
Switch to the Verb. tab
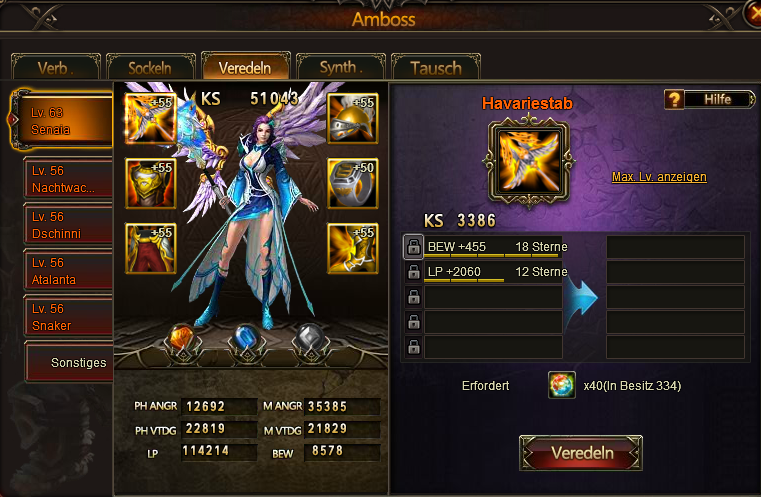56,68
